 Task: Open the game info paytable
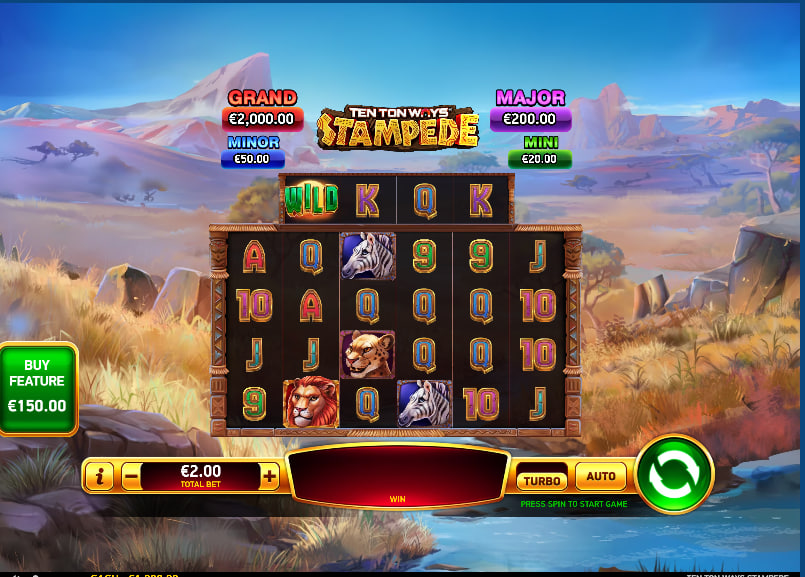tap(99, 477)
